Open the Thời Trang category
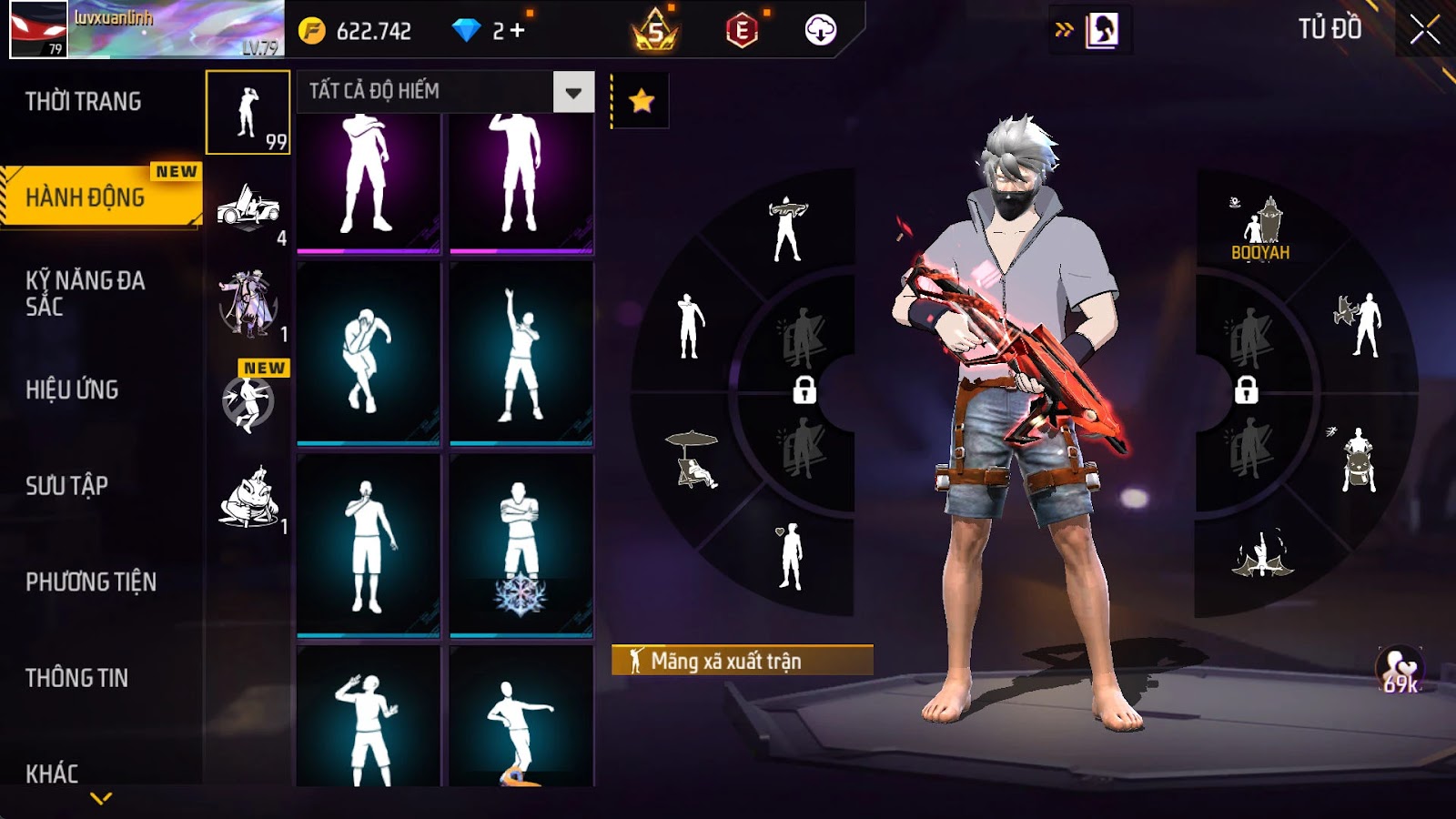 point(84,102)
